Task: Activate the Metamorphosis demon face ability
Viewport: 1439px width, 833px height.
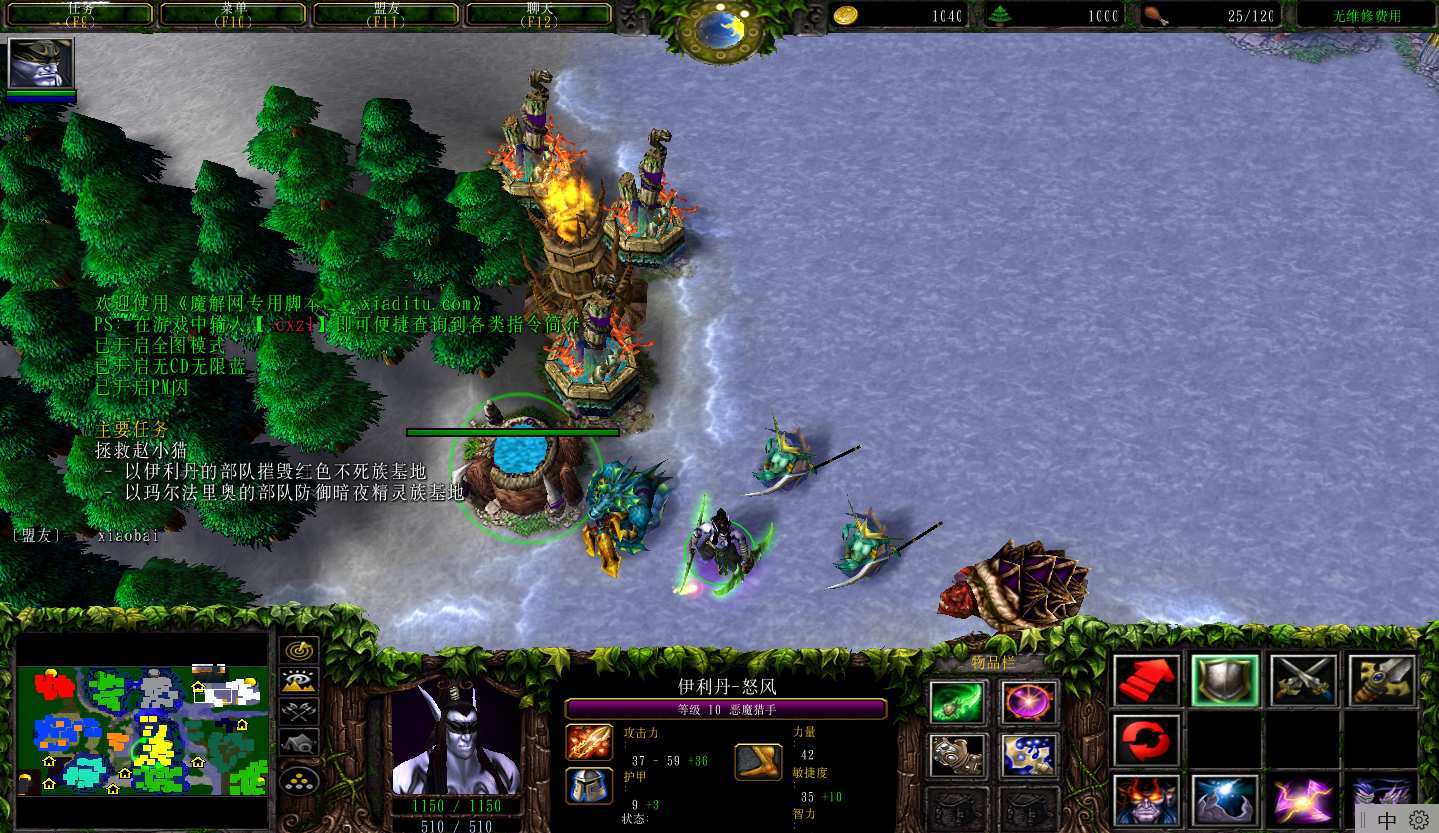Action: click(1146, 800)
